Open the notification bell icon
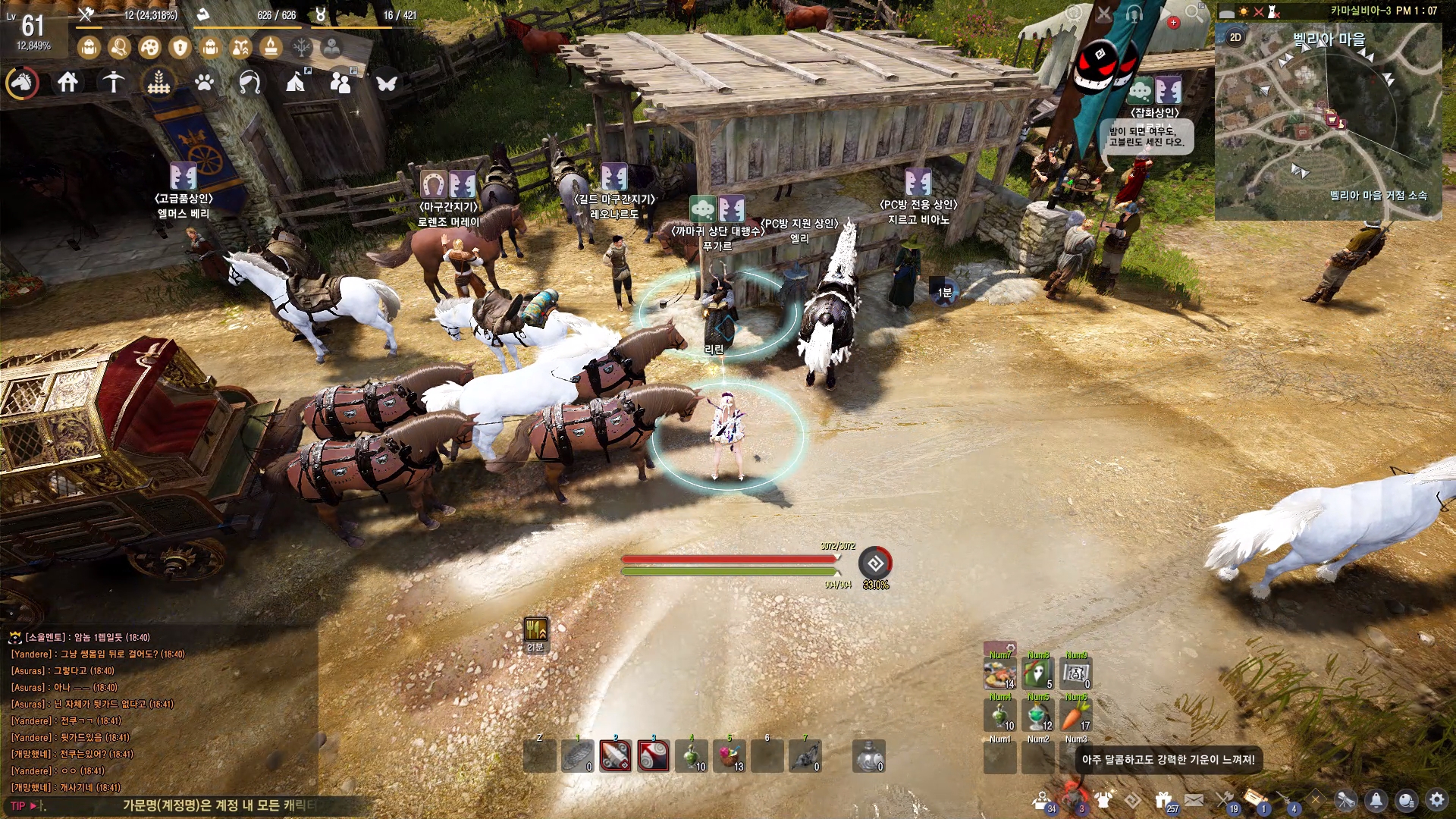Viewport: 1456px width, 819px height. (1376, 799)
